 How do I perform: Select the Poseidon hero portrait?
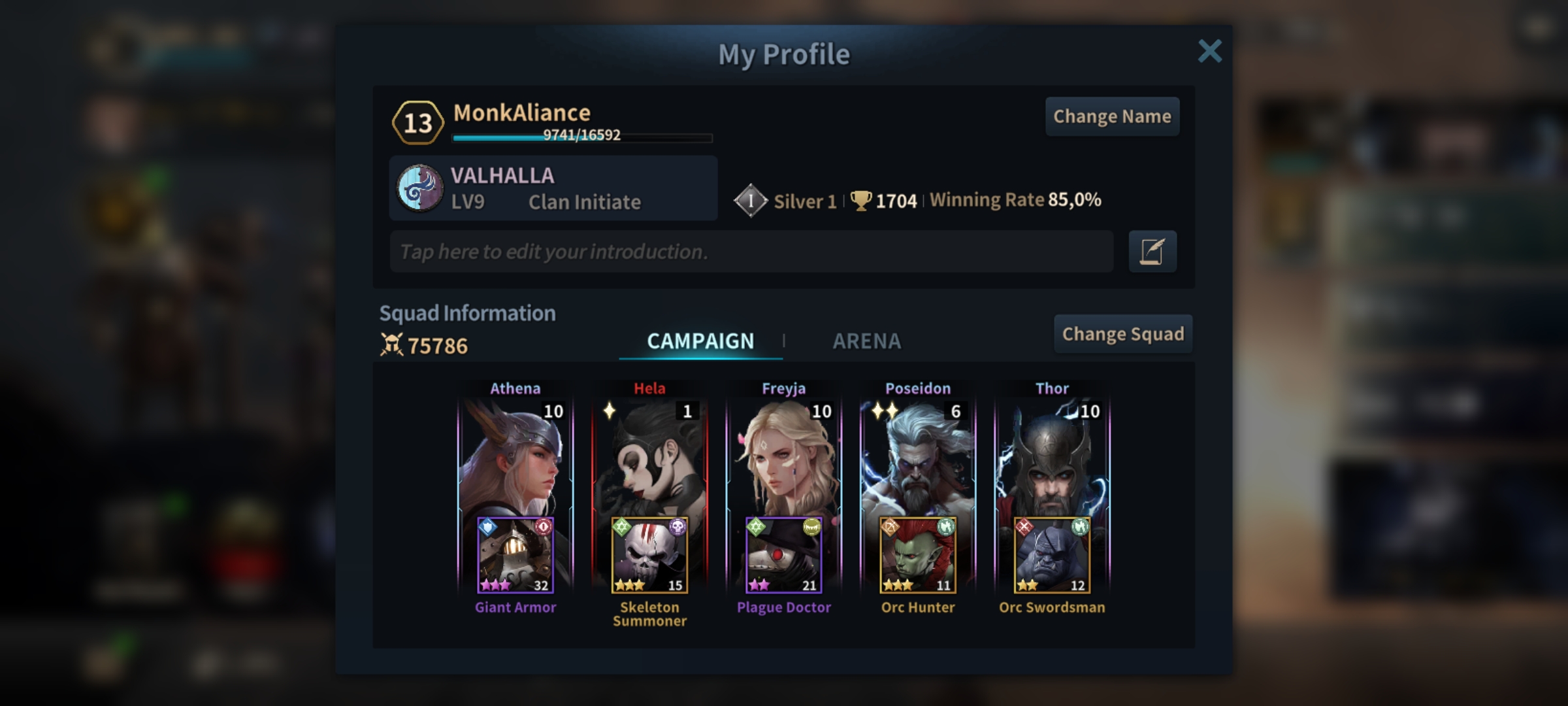tap(917, 458)
